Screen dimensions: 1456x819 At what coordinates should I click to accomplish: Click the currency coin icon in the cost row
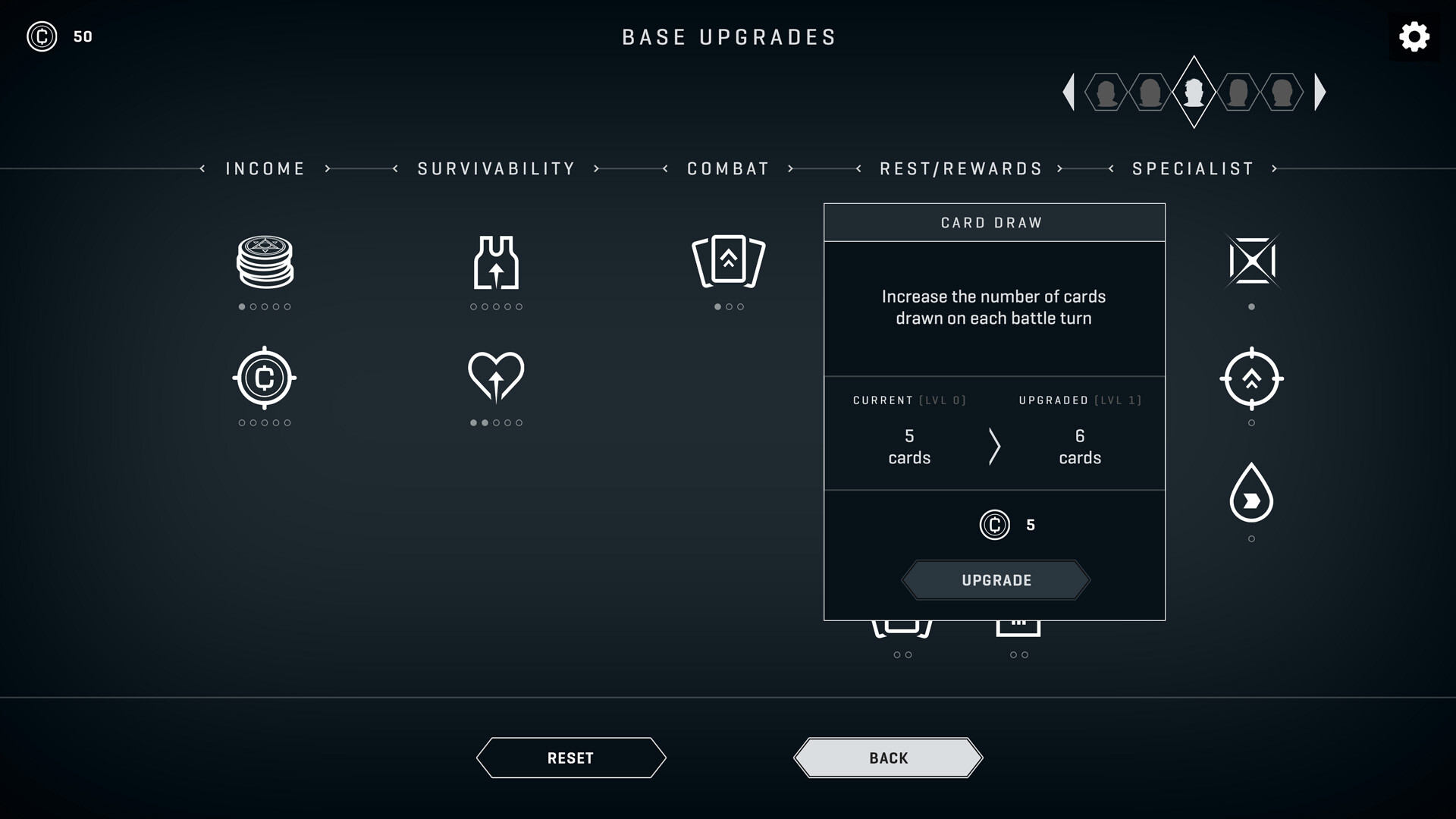pyautogui.click(x=994, y=525)
